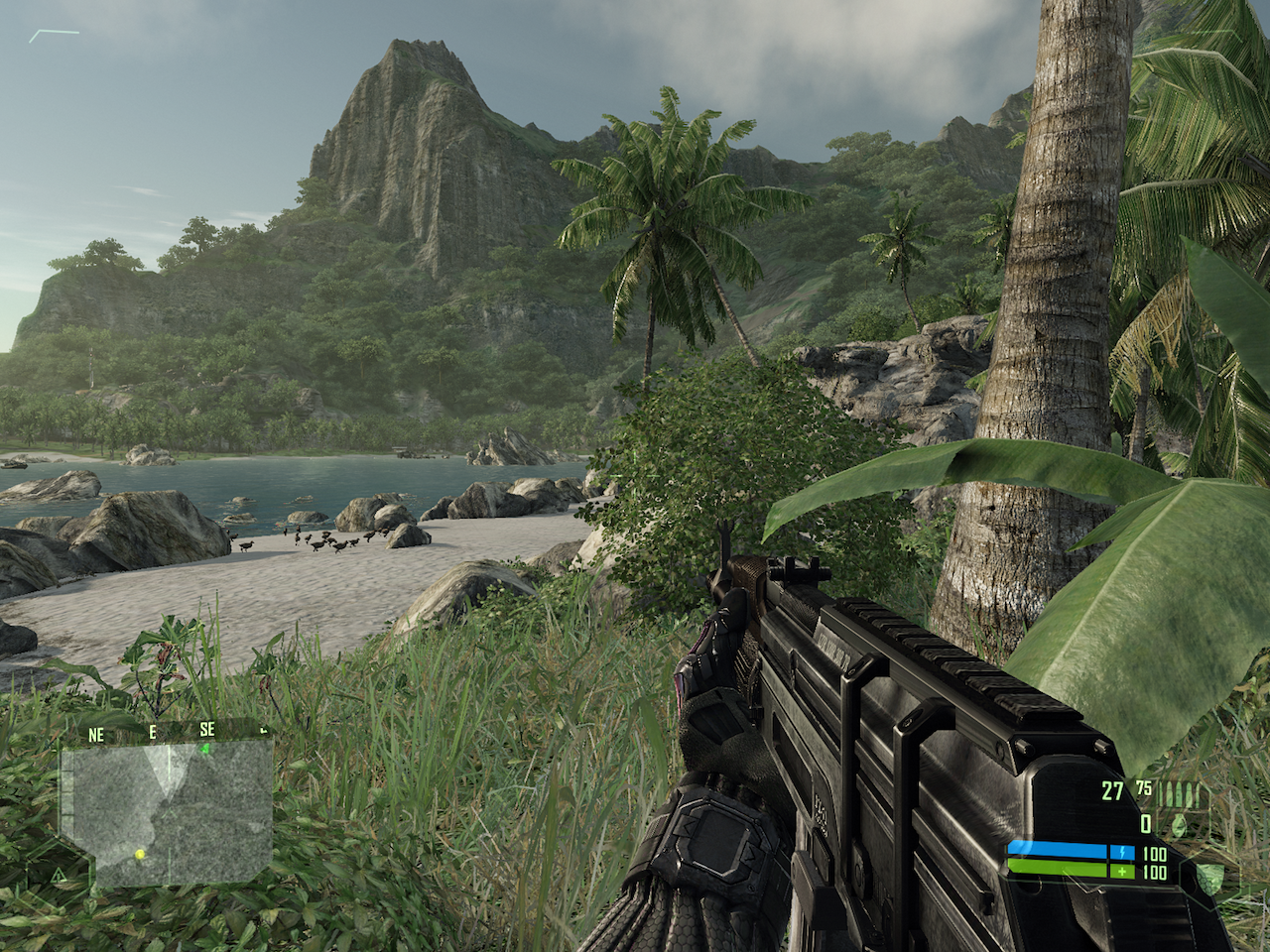The width and height of the screenshot is (1270, 952).
Task: Click the green triangle marker on minimap
Action: point(205,749)
